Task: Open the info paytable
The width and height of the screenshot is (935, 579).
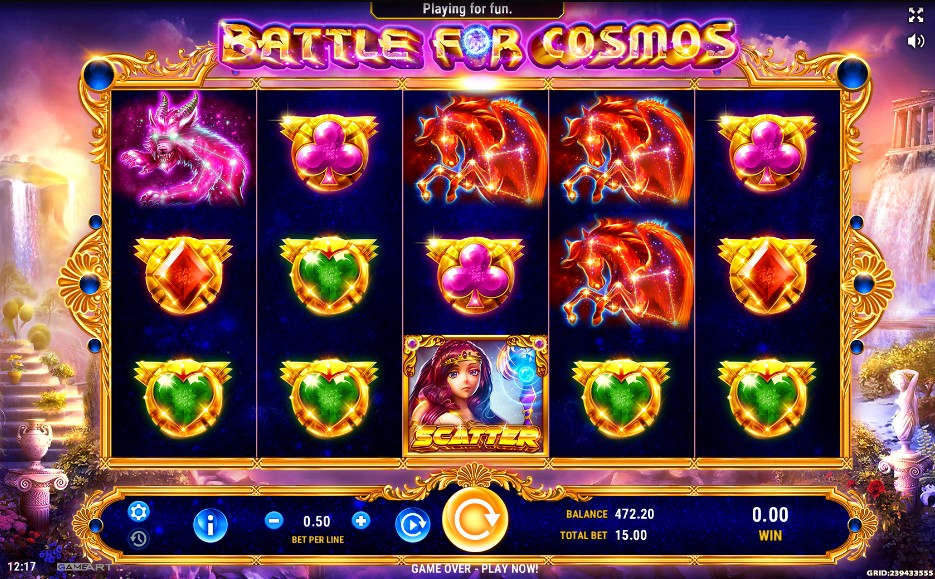Action: [210, 524]
